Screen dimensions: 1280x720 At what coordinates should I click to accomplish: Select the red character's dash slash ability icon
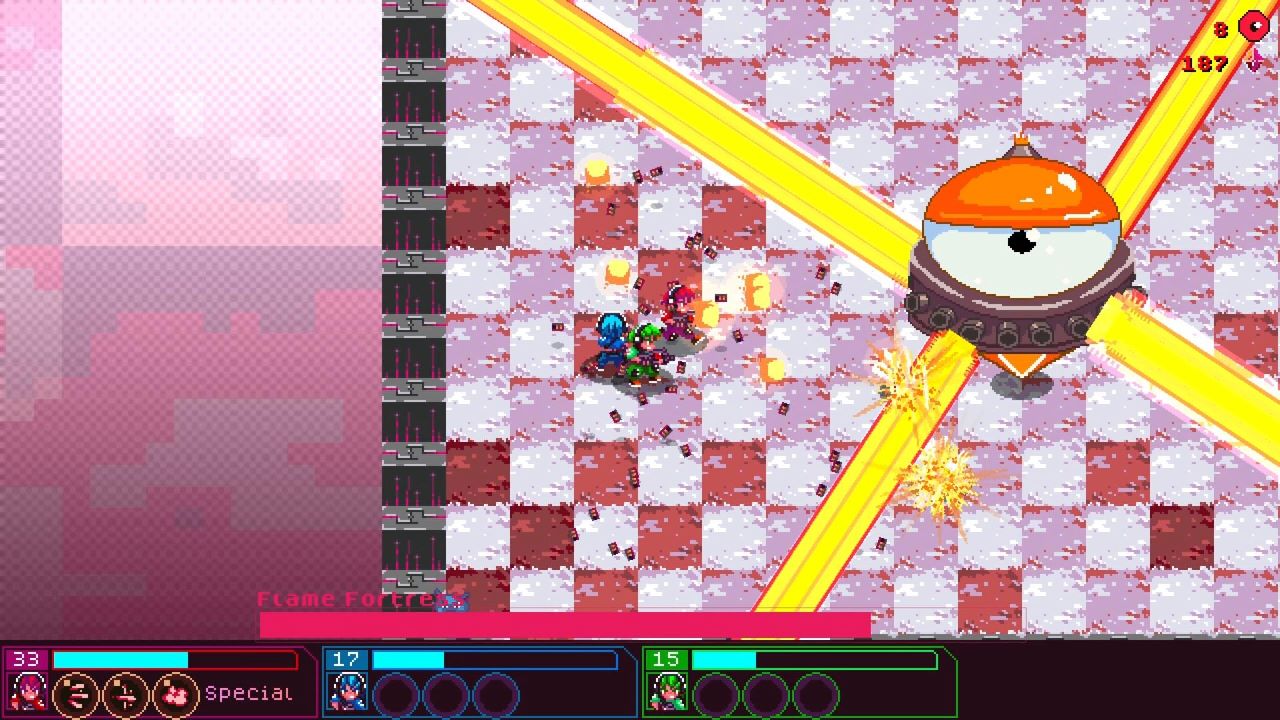click(x=75, y=693)
